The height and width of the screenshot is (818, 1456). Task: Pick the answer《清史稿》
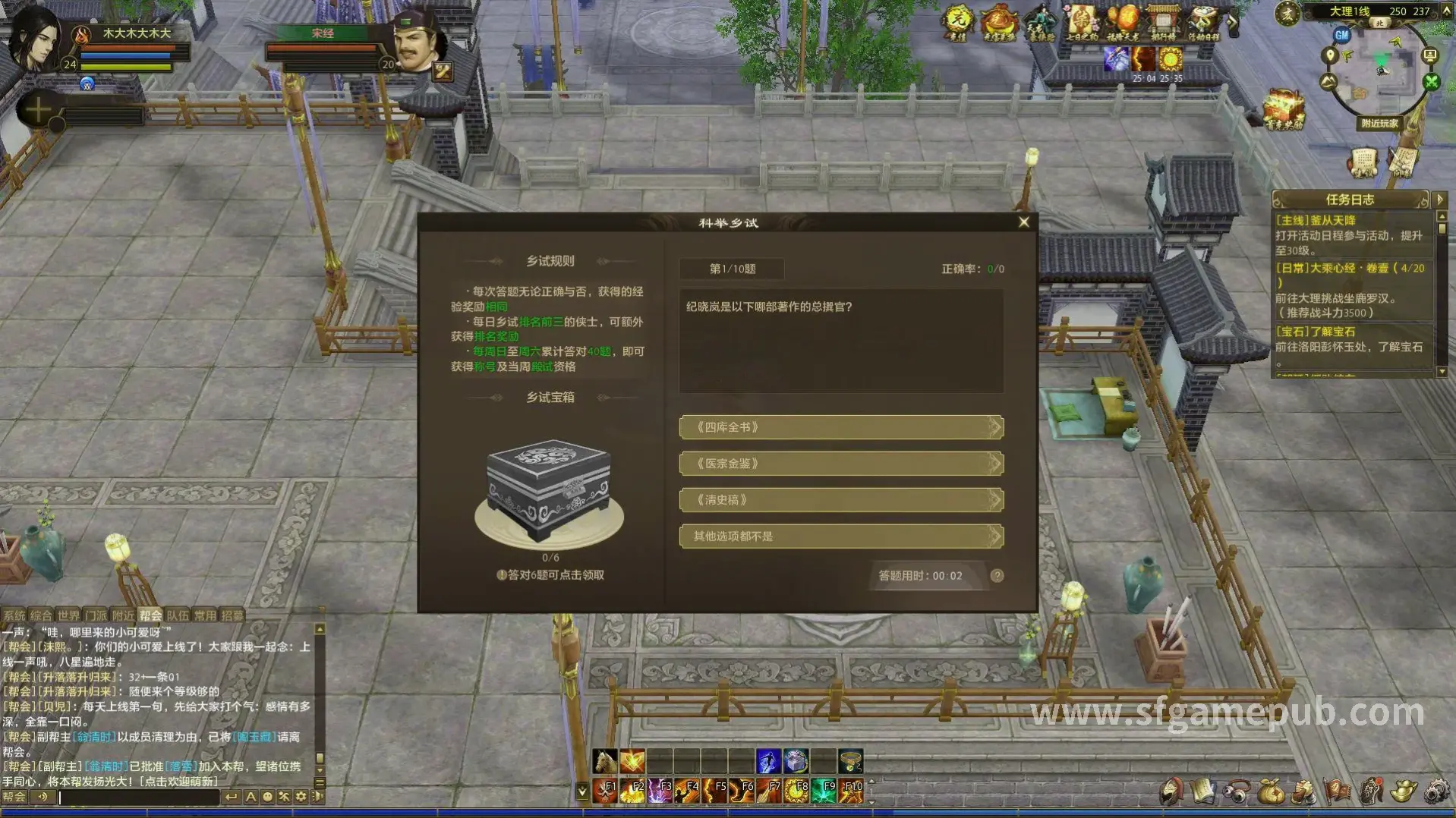coord(840,500)
